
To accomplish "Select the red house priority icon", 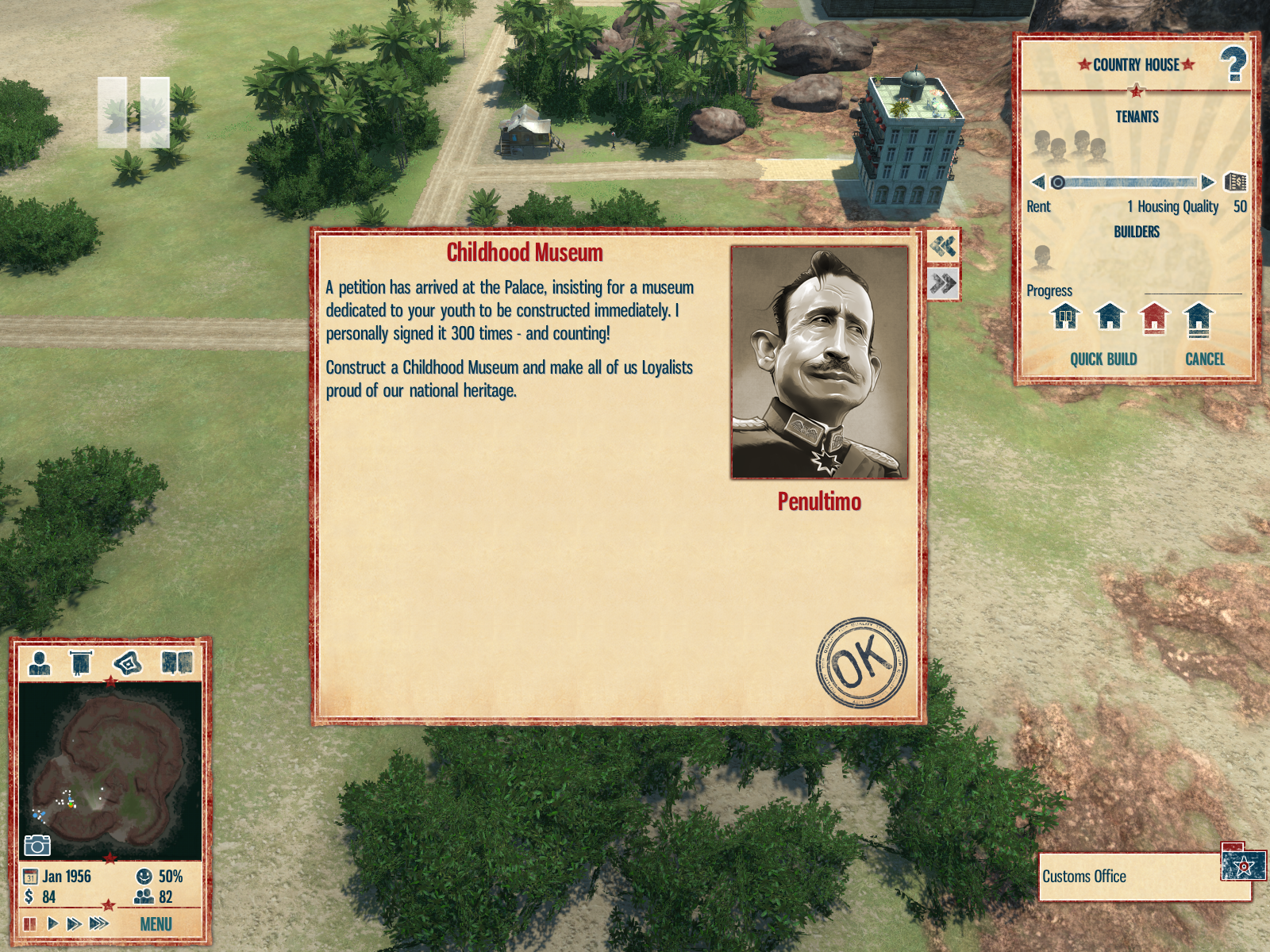I will (1154, 317).
